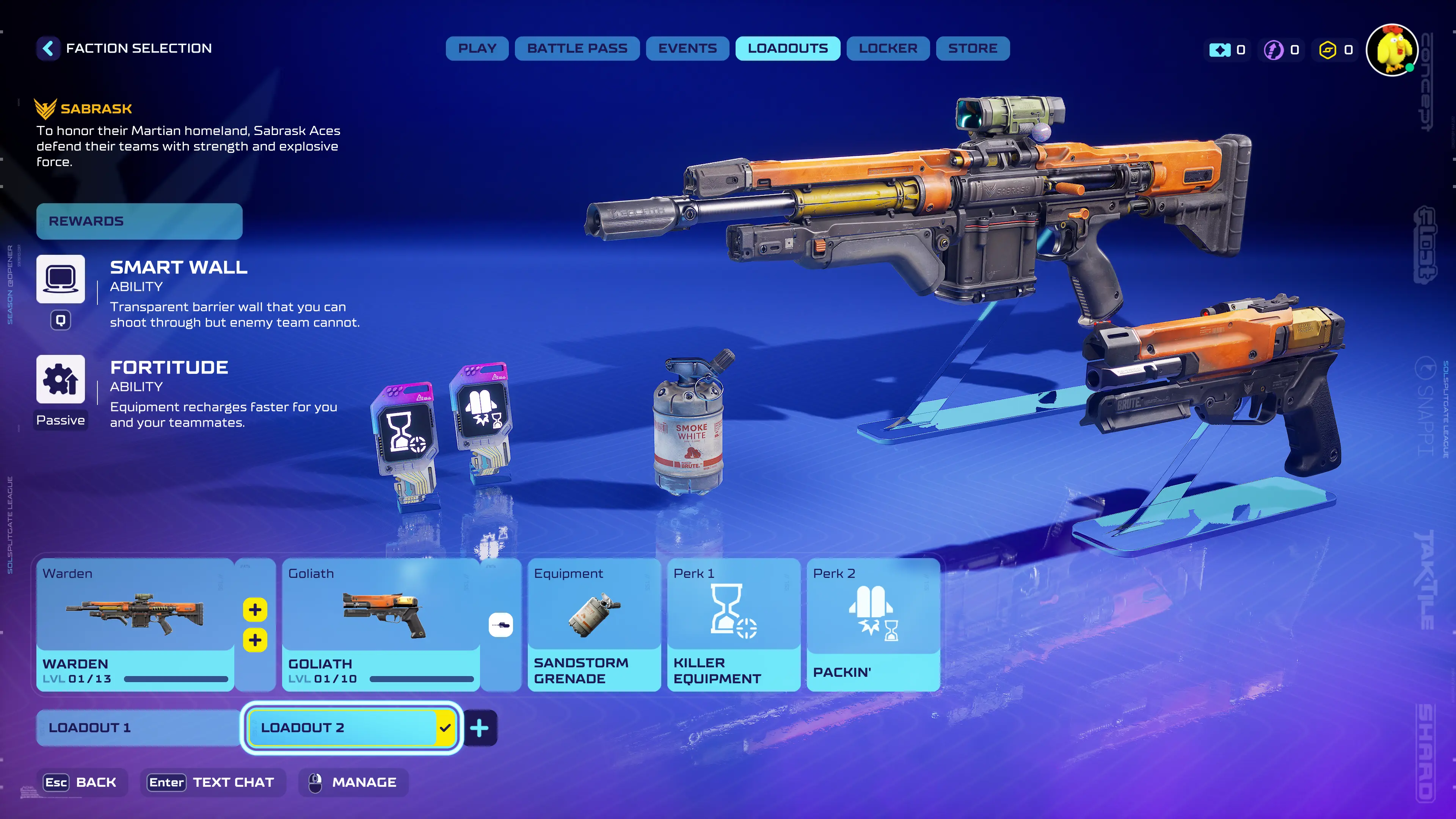Add a new loadout with the plus button
The height and width of the screenshot is (819, 1456).
(x=479, y=728)
